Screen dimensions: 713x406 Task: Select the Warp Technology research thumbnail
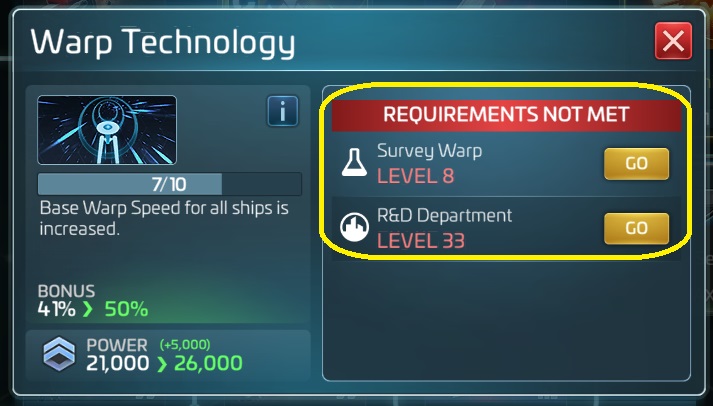coord(107,130)
